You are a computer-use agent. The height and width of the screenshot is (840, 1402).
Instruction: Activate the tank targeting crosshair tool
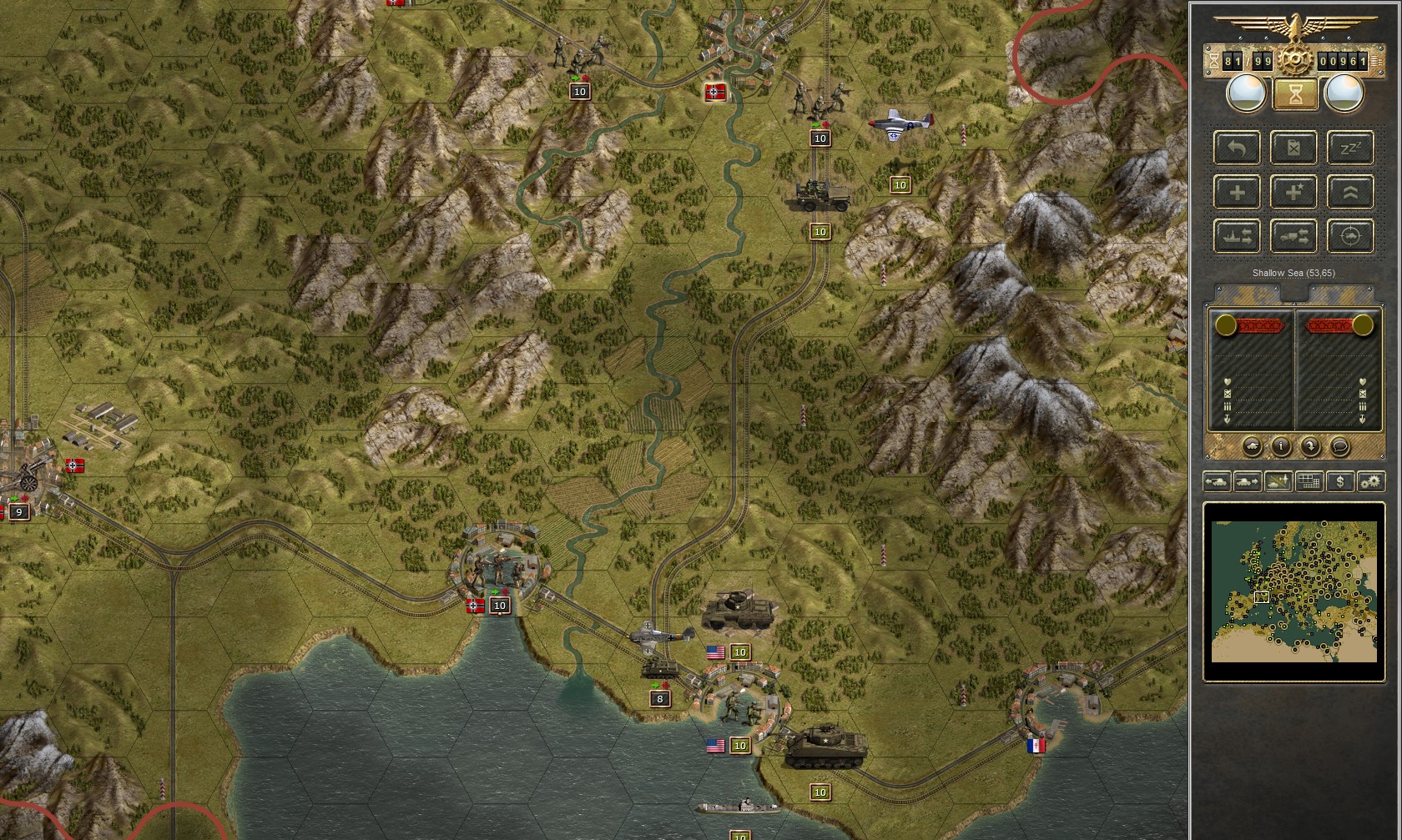[1350, 236]
